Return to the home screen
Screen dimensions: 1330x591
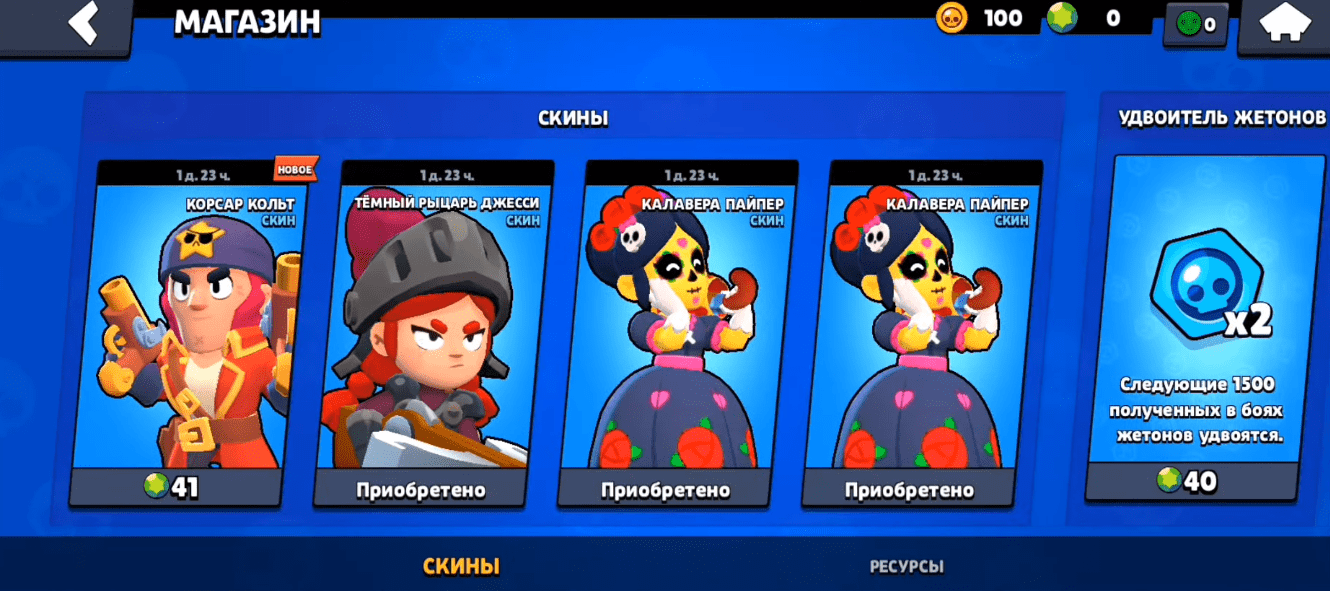pos(1285,26)
